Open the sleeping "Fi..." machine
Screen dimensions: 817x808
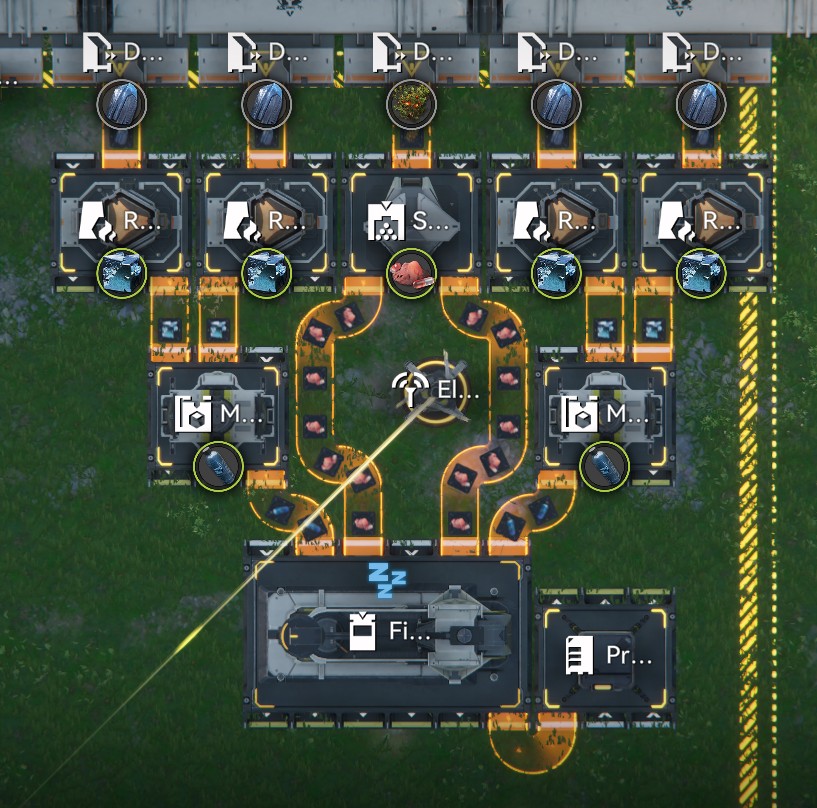(387, 632)
